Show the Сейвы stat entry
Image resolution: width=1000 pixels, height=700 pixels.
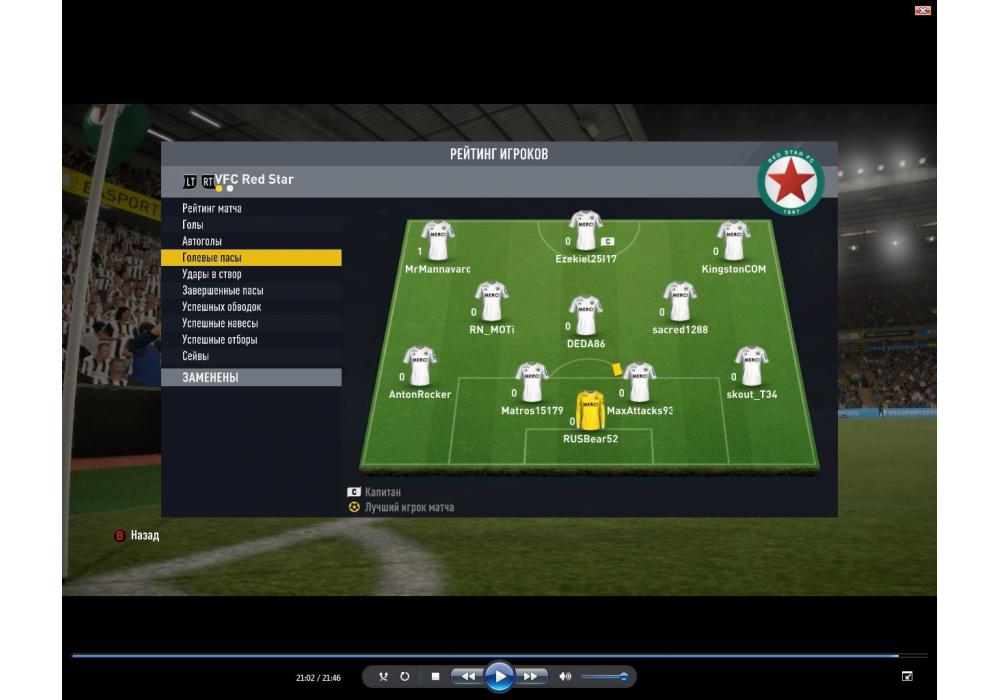(x=196, y=356)
